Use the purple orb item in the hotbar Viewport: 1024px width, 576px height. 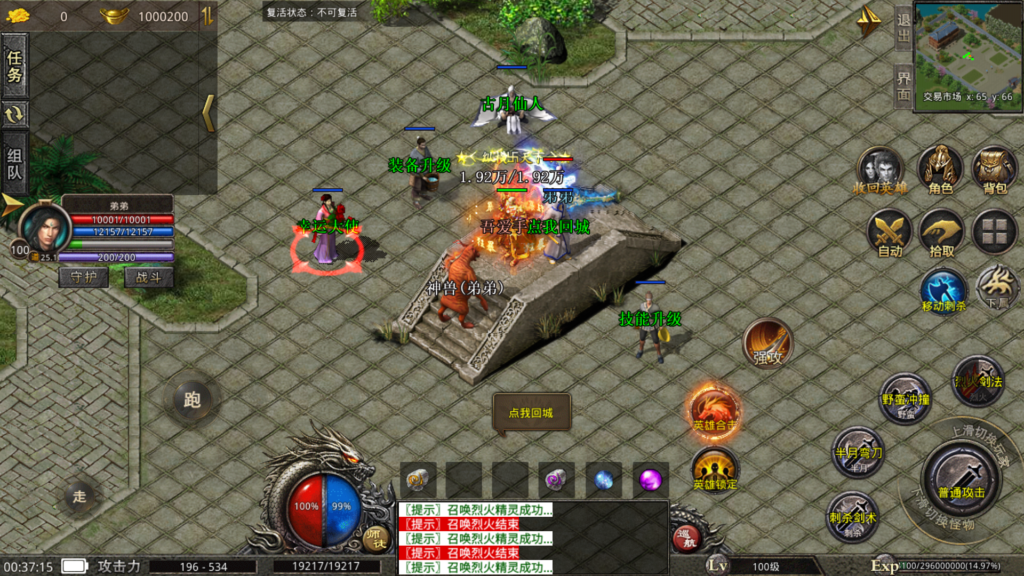651,479
